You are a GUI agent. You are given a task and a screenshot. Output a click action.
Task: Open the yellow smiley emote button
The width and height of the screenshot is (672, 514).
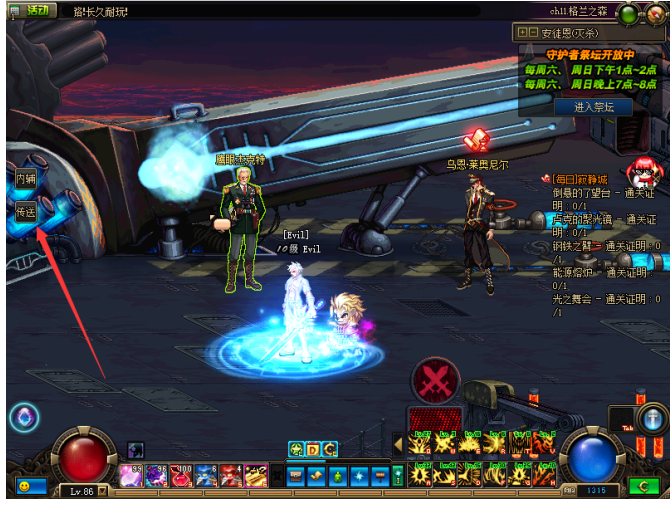[x=30, y=486]
